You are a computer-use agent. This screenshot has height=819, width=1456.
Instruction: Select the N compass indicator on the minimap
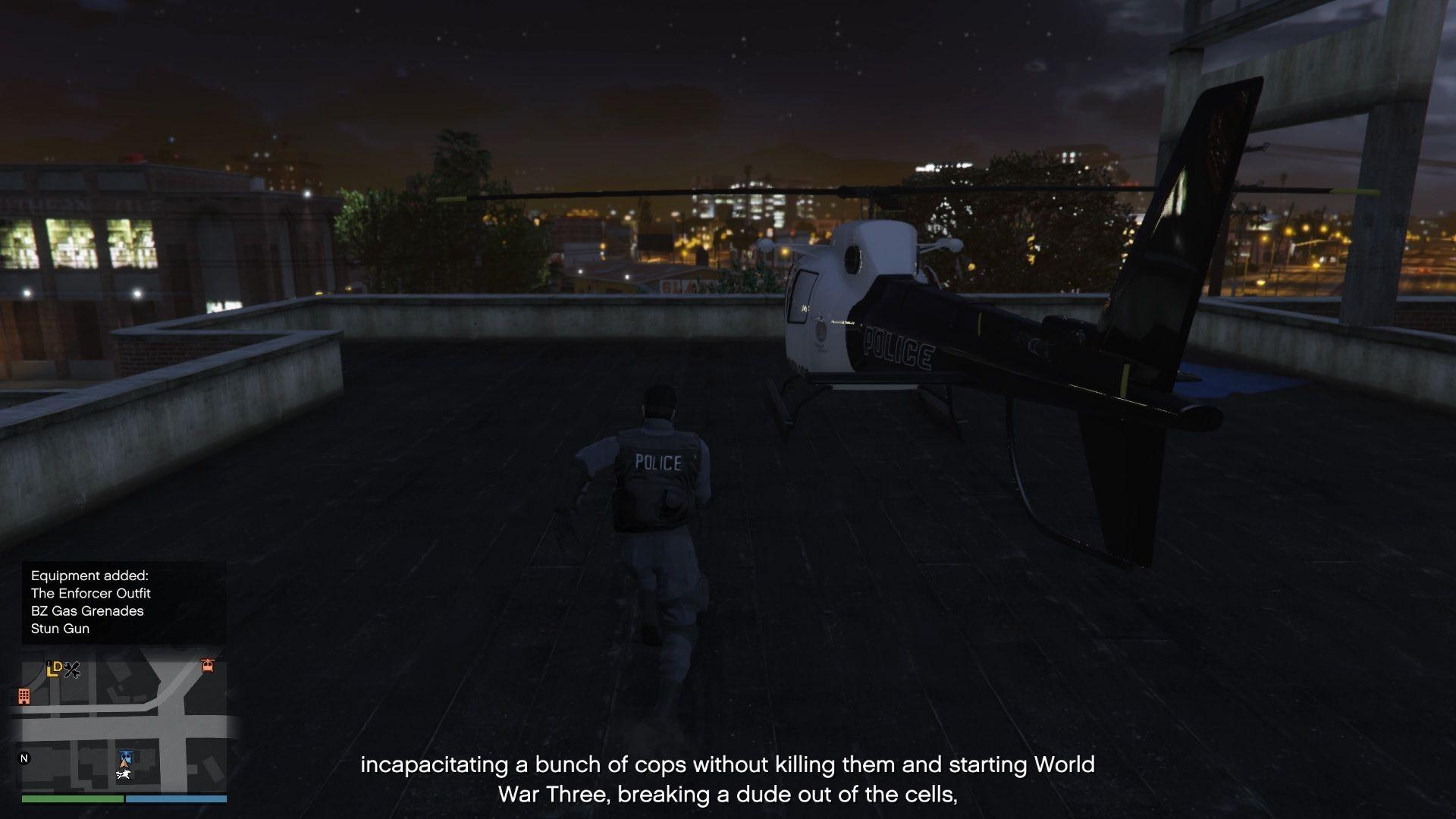tap(25, 757)
